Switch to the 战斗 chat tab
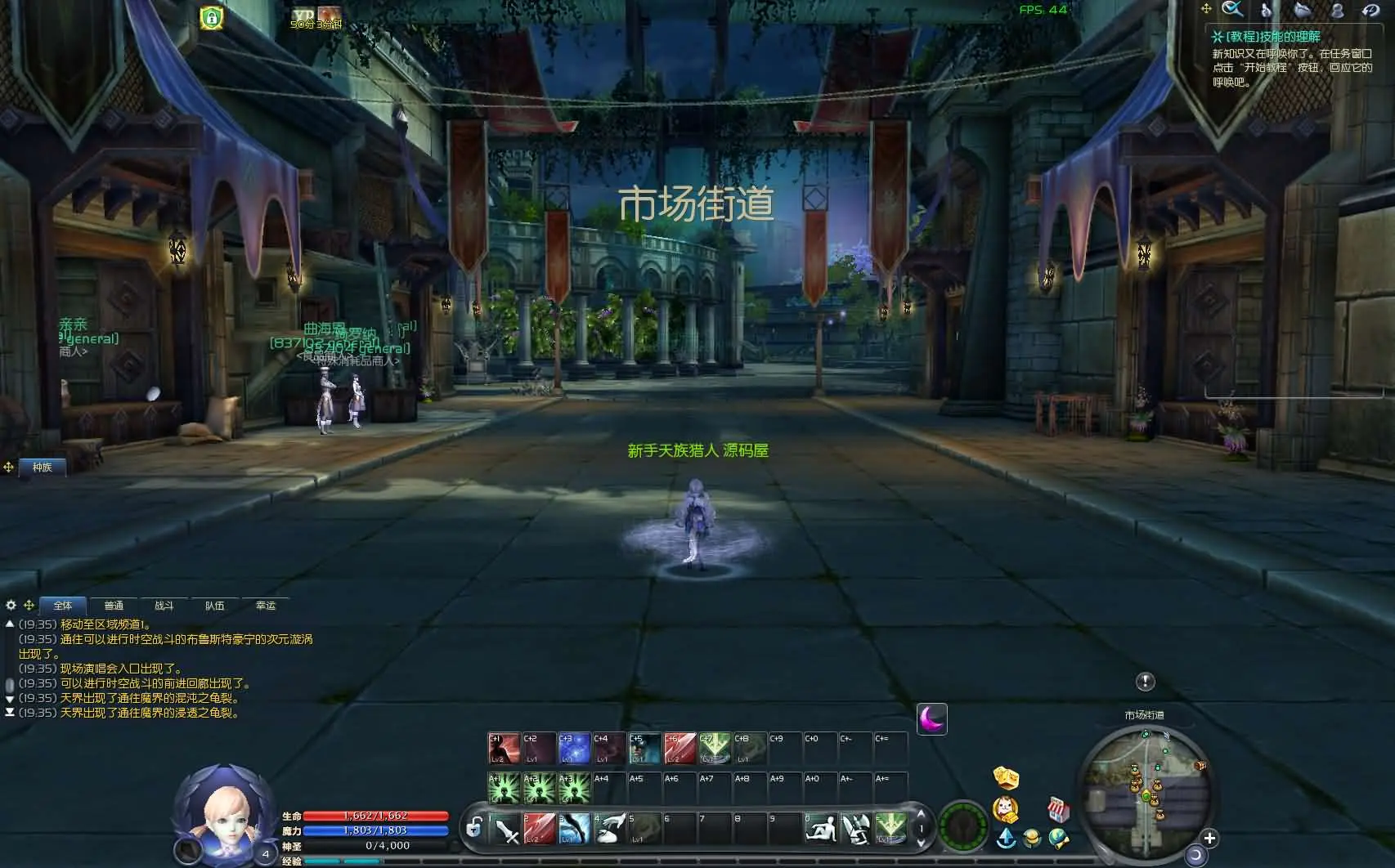 tap(164, 605)
